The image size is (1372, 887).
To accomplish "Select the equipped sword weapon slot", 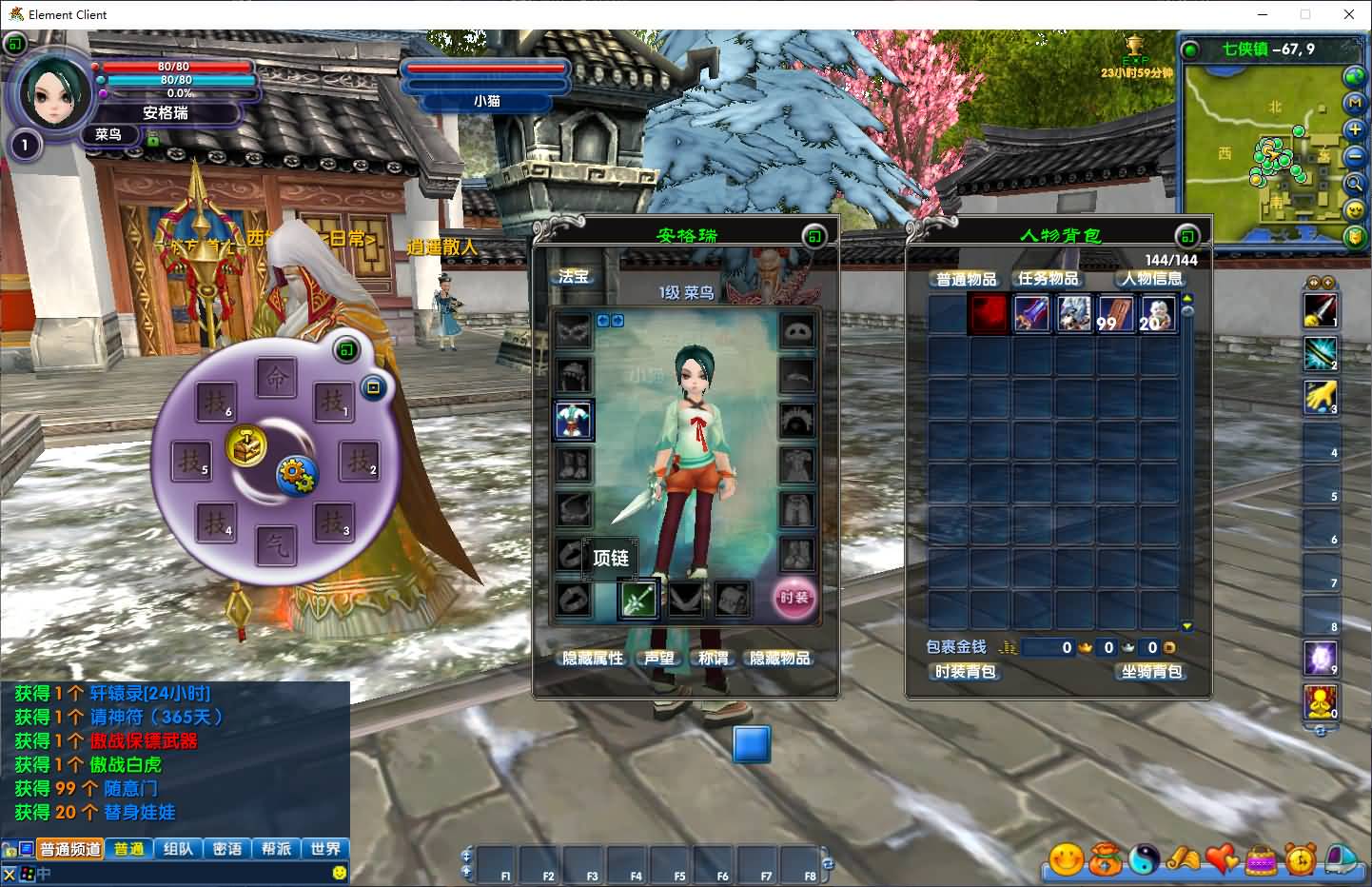I will coord(638,599).
